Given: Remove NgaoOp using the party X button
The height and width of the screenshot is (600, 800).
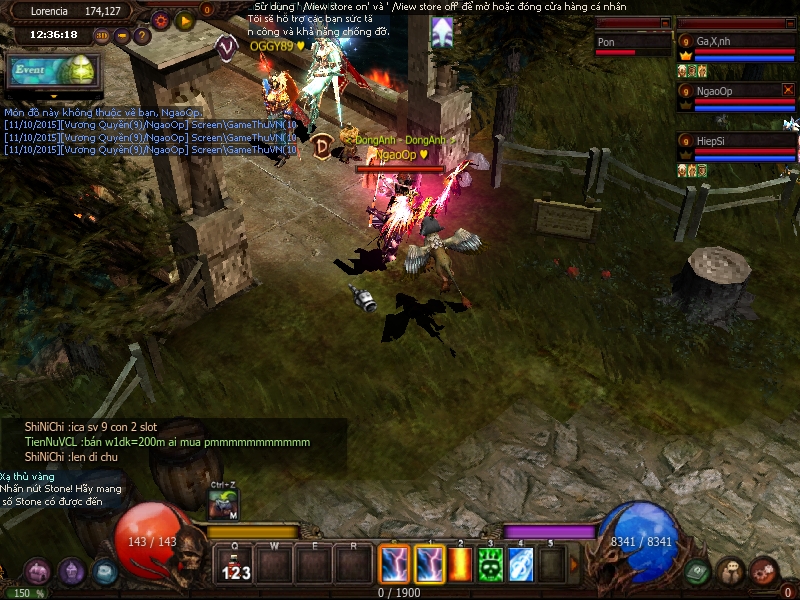Looking at the screenshot, I should (x=788, y=90).
